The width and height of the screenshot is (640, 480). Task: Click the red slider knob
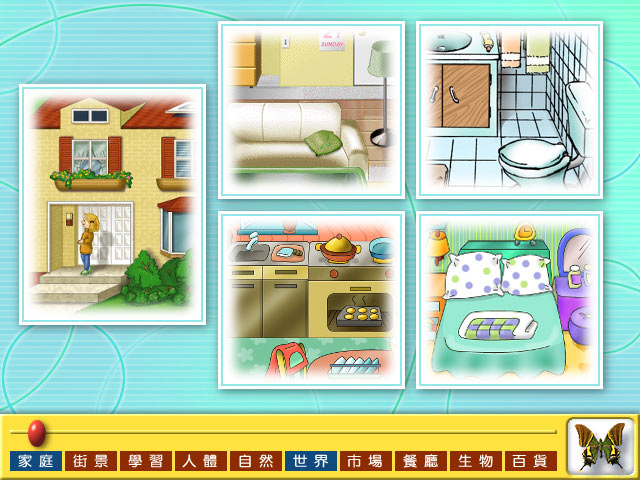[x=36, y=432]
